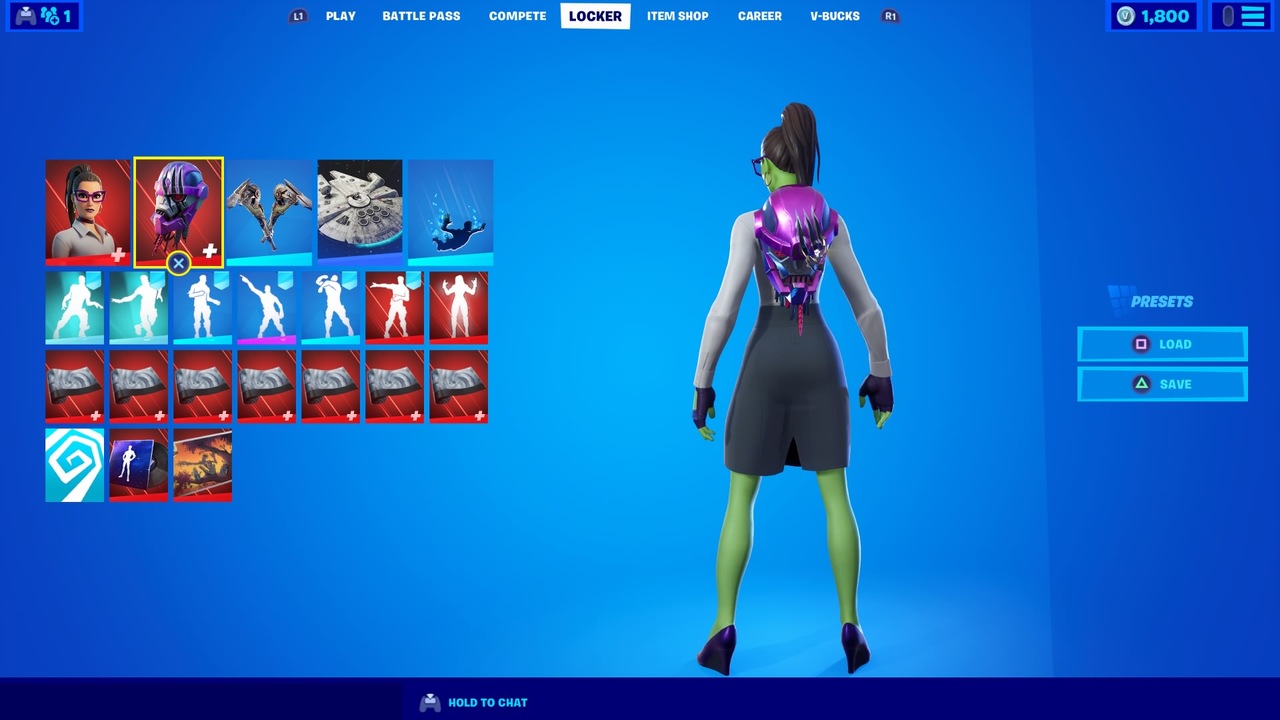Go to the Career section

pyautogui.click(x=759, y=15)
